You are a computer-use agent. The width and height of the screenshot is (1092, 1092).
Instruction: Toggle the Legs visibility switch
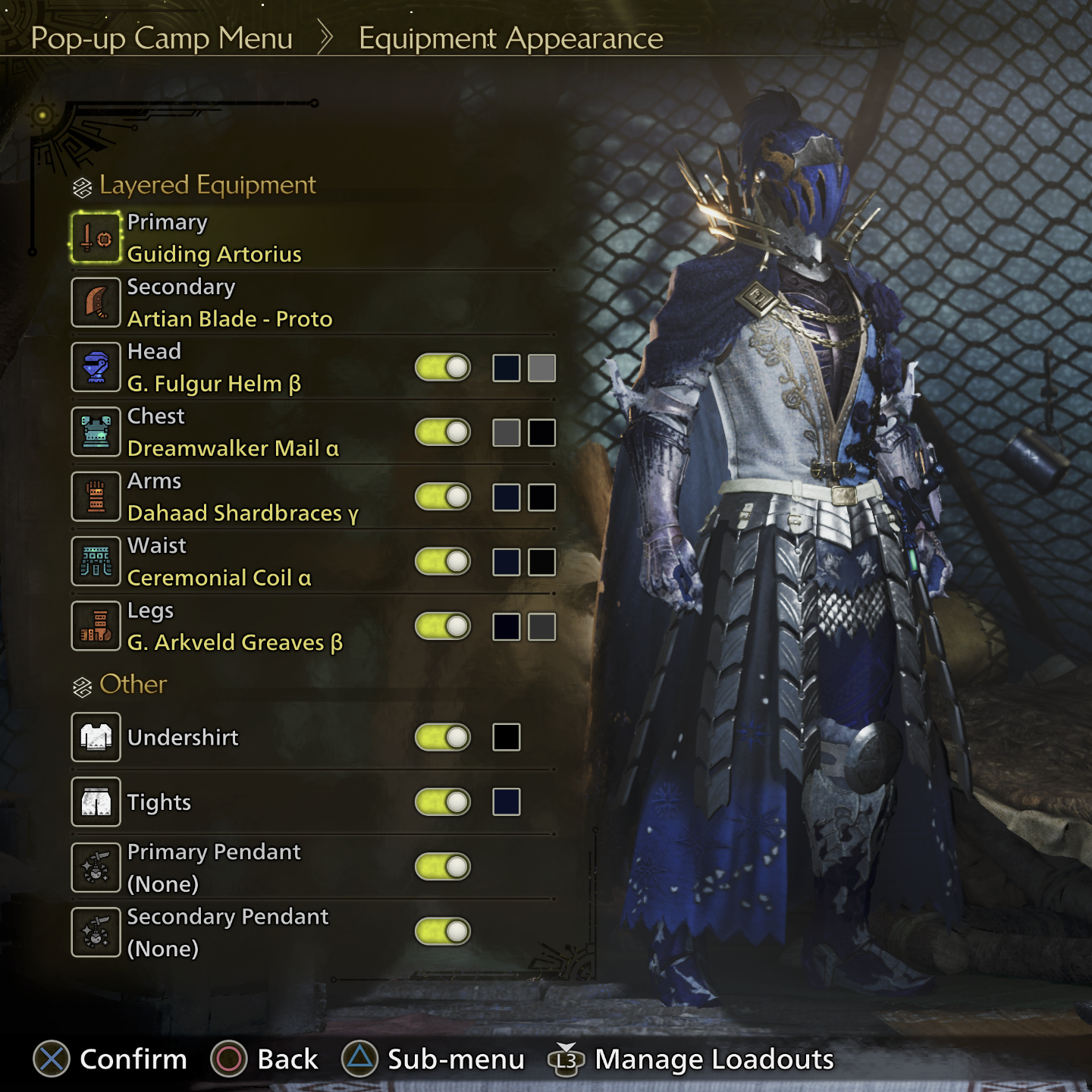443,626
